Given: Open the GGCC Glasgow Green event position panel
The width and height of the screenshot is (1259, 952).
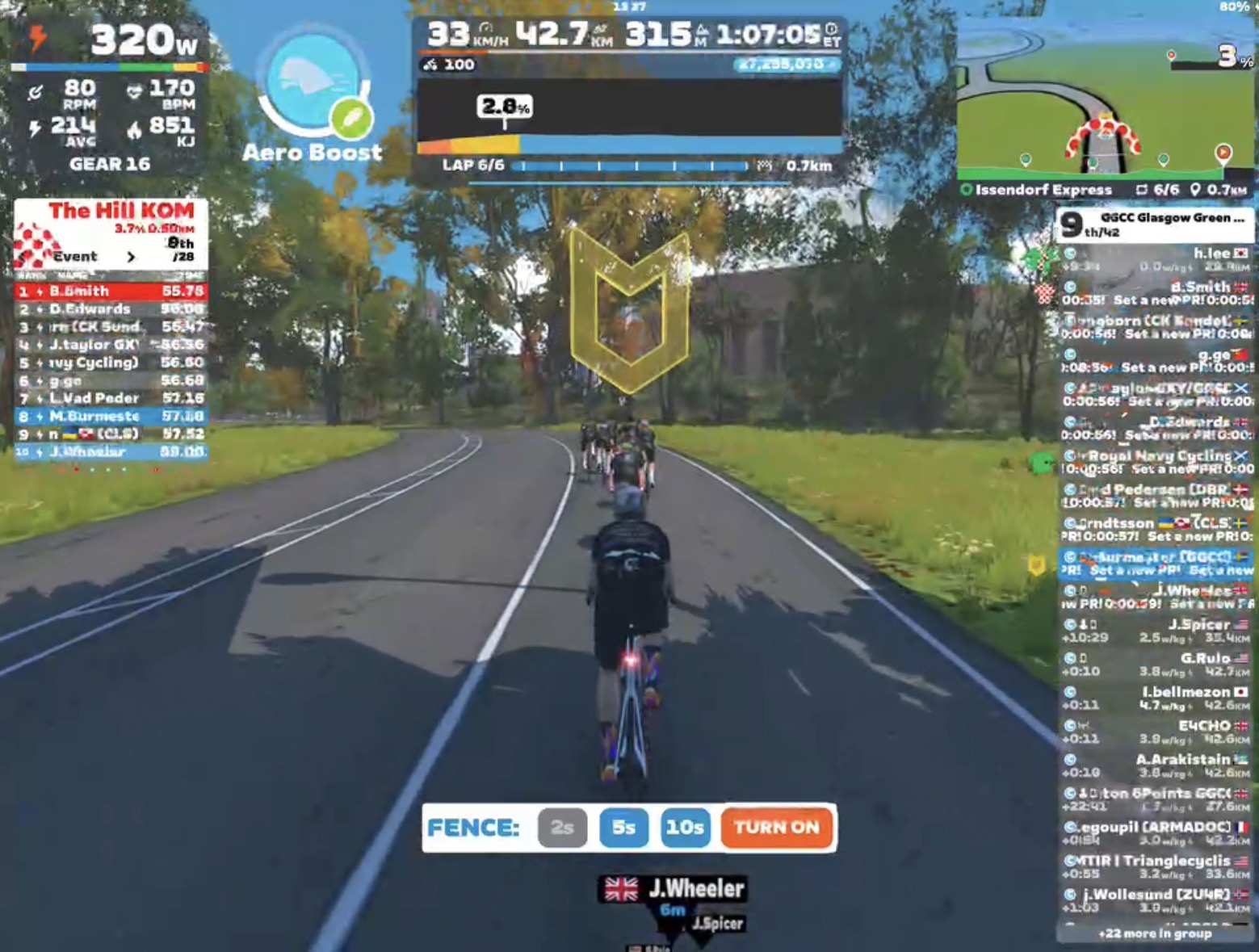Looking at the screenshot, I should click(x=1155, y=224).
